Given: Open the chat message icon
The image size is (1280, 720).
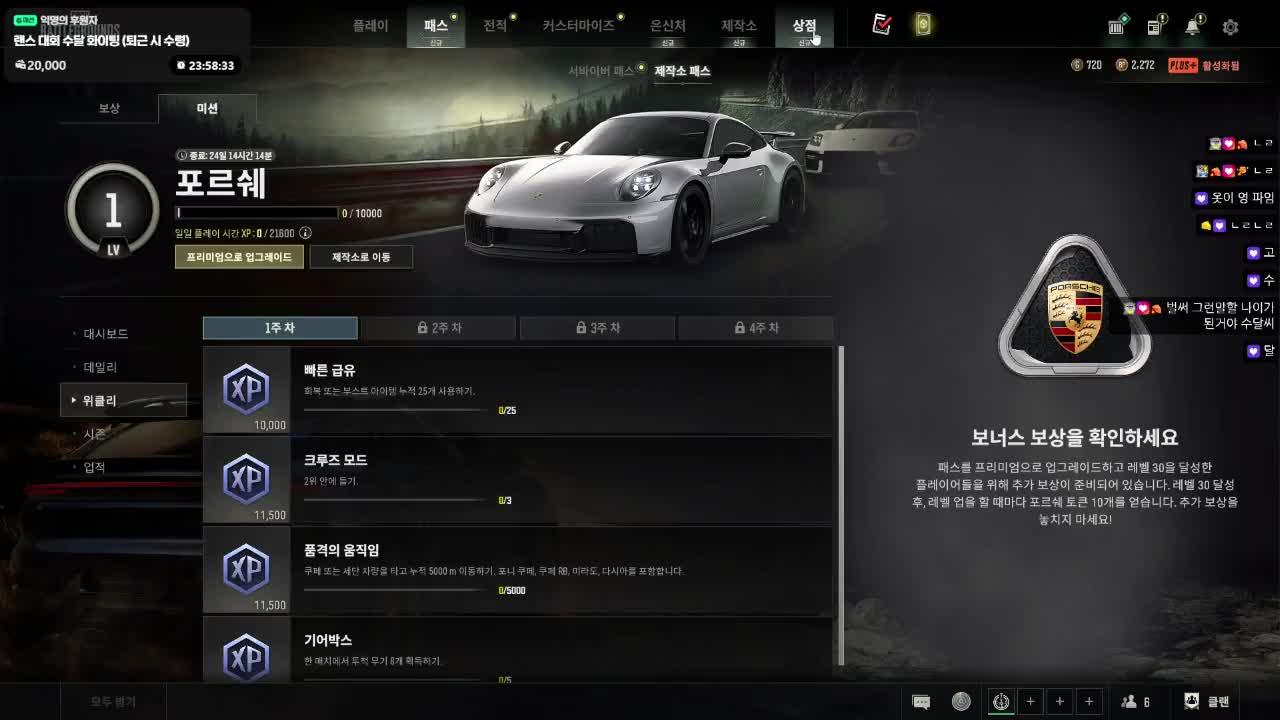Looking at the screenshot, I should pyautogui.click(x=920, y=701).
